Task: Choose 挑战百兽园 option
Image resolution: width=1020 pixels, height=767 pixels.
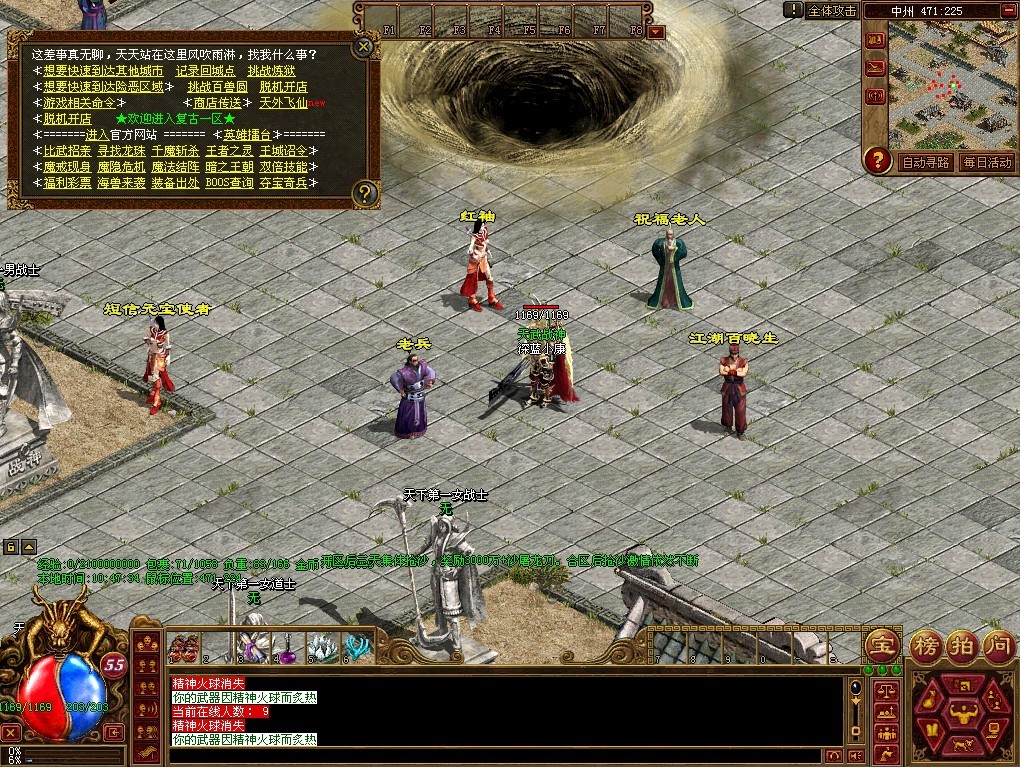Action: tap(217, 87)
